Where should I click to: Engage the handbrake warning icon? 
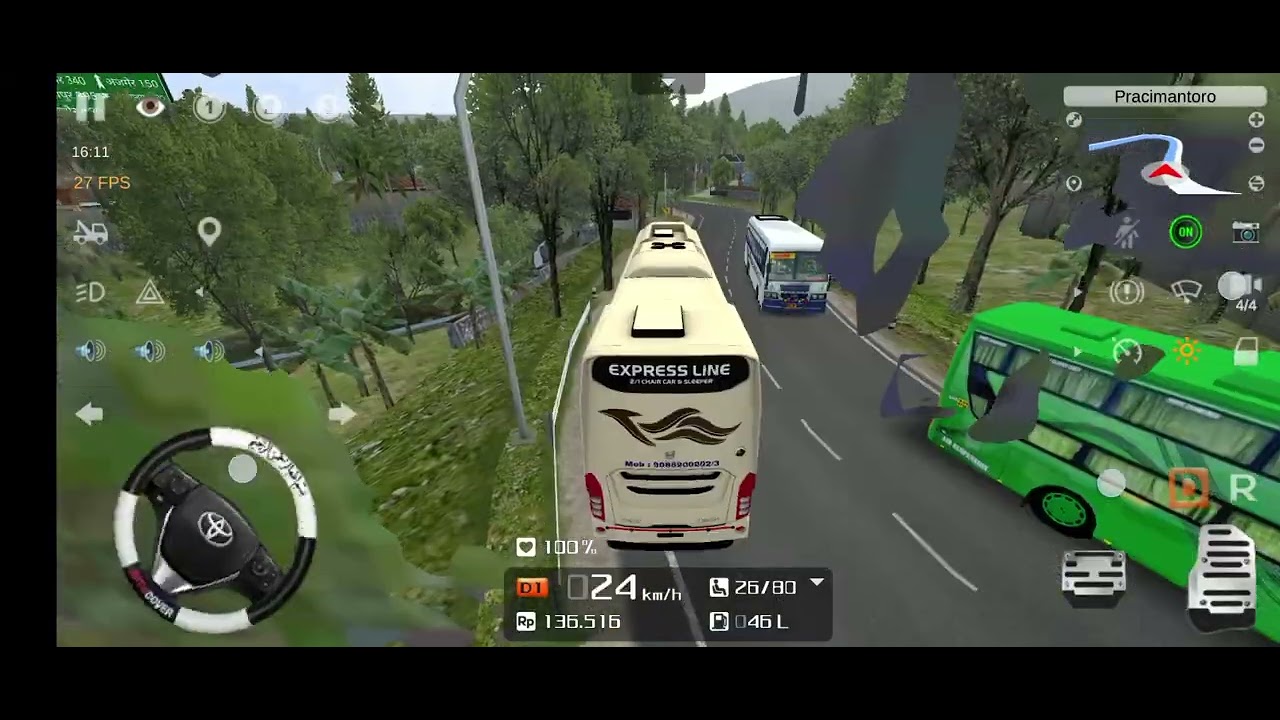click(1127, 292)
